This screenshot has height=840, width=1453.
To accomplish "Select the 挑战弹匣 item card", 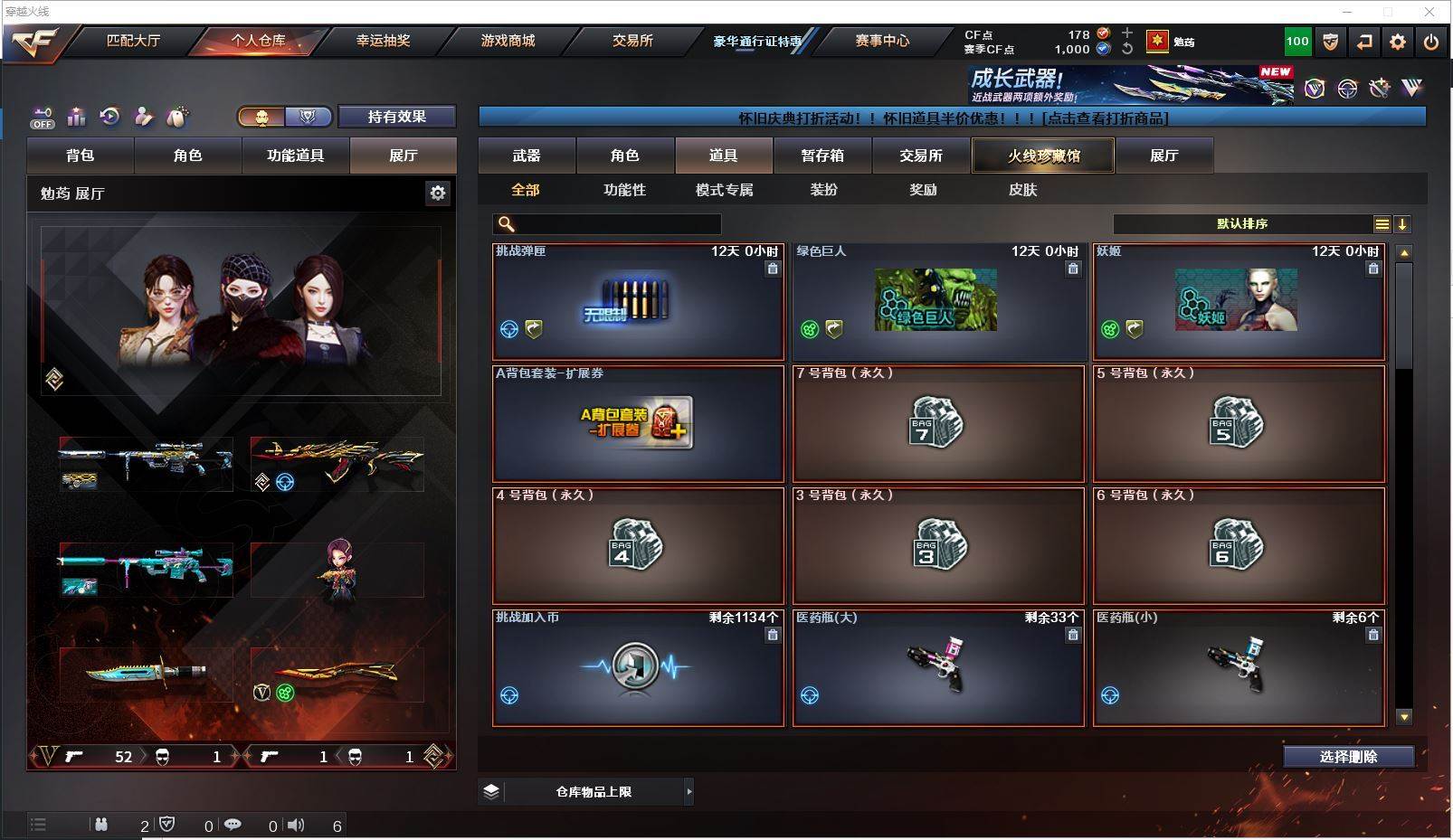I will click(x=638, y=302).
